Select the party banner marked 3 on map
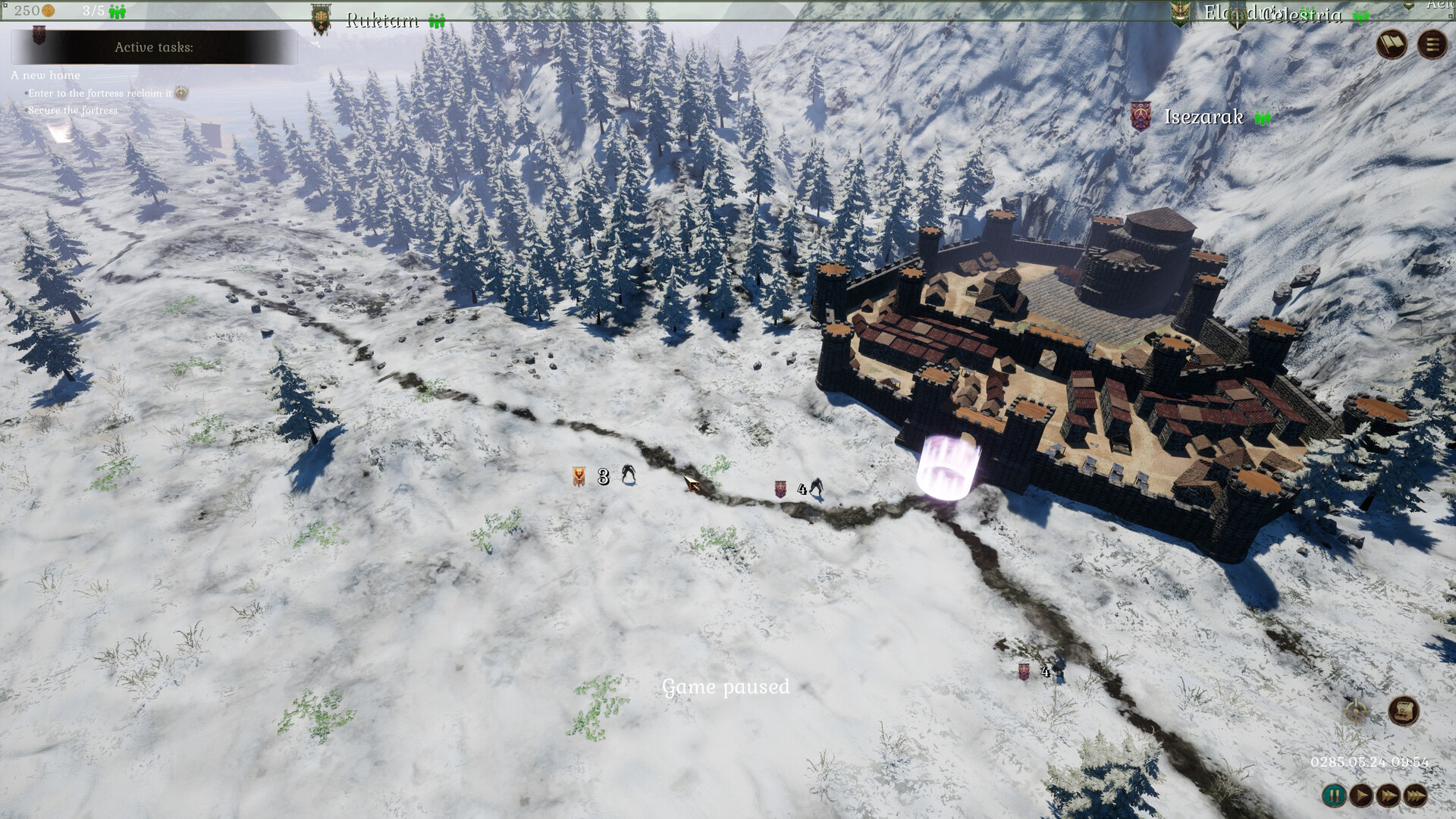1456x819 pixels. 578,476
